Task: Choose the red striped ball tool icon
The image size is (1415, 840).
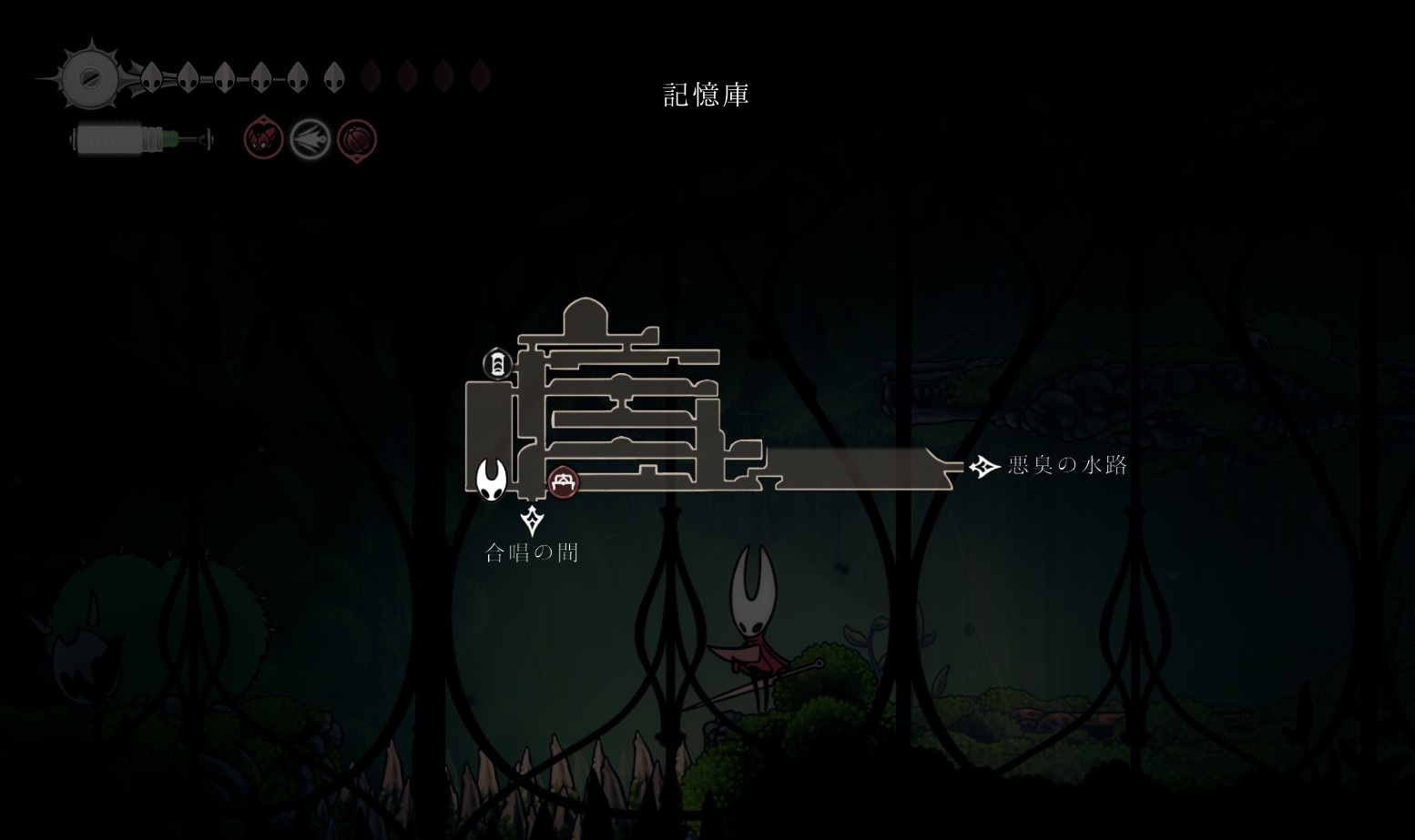Action: click(356, 140)
